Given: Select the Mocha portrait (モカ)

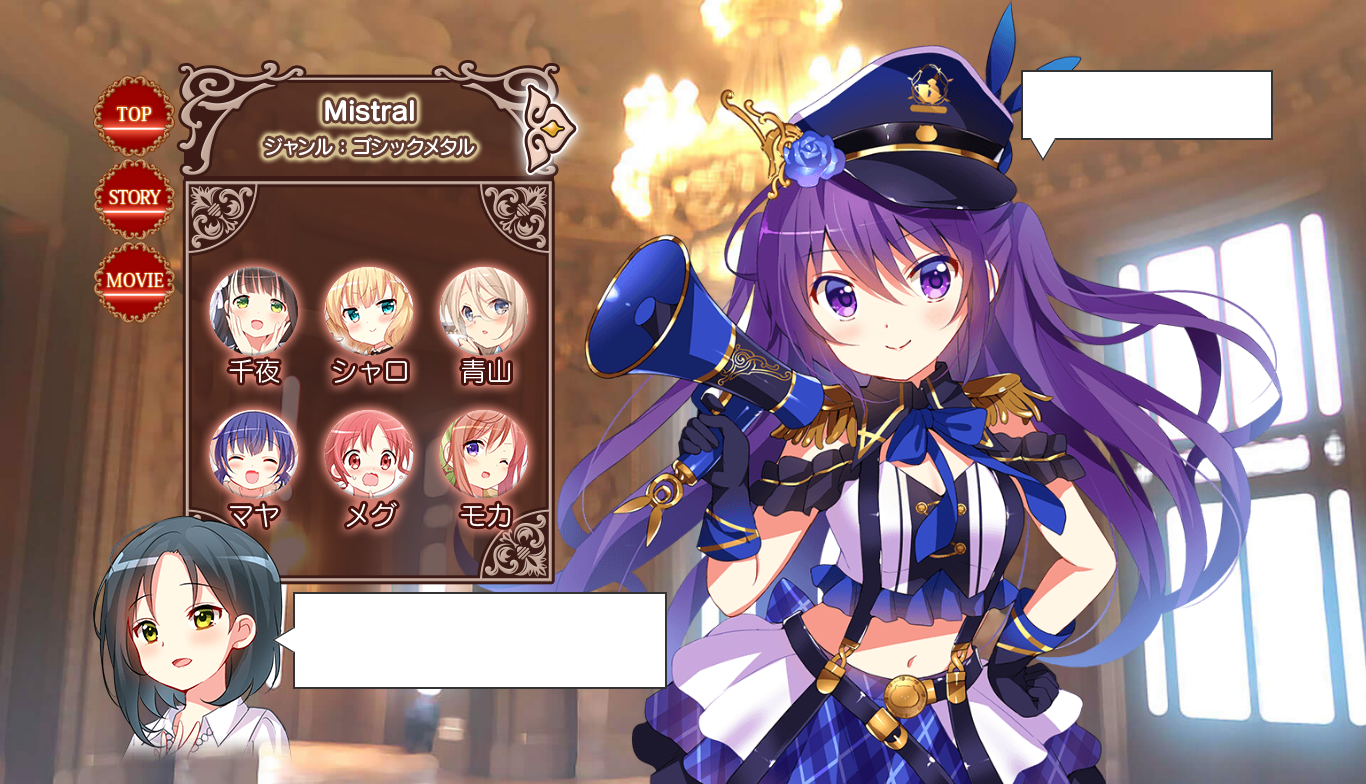Looking at the screenshot, I should 484,453.
